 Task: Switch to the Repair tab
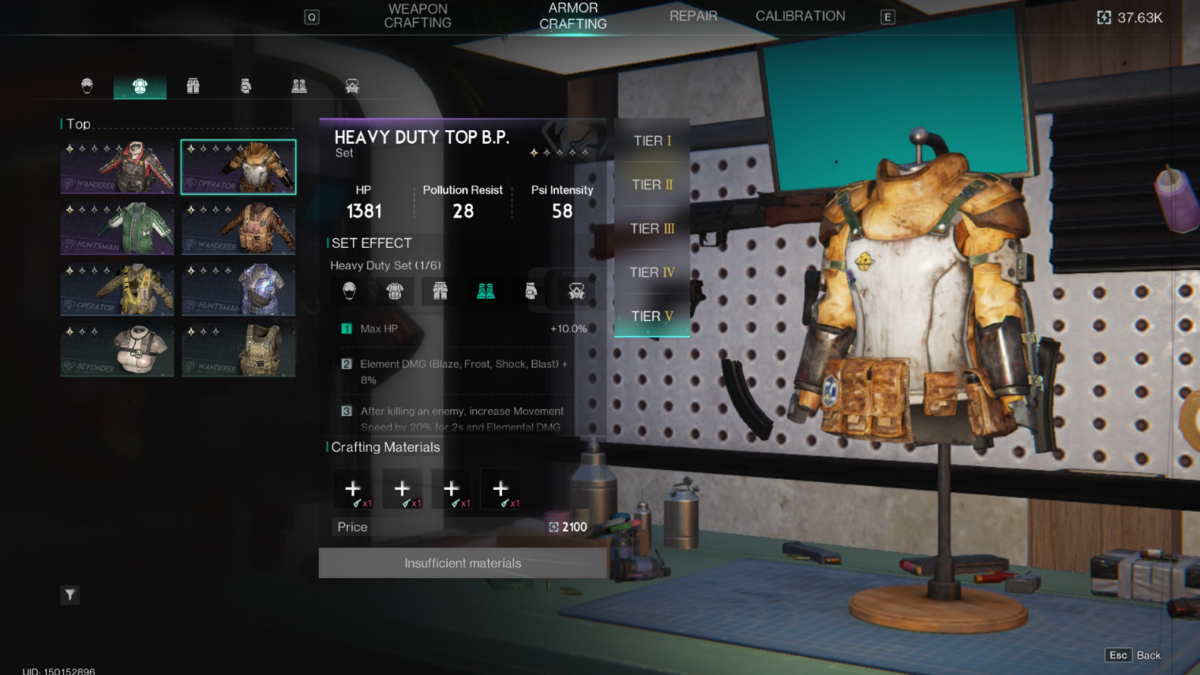coord(693,16)
